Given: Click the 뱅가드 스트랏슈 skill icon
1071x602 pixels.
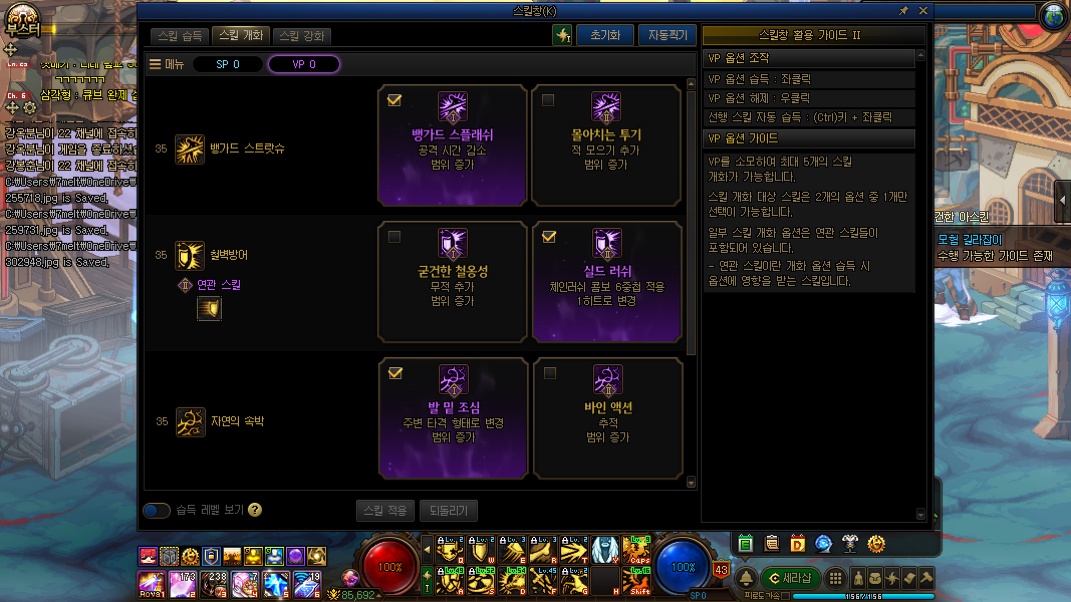Looking at the screenshot, I should click(x=190, y=149).
